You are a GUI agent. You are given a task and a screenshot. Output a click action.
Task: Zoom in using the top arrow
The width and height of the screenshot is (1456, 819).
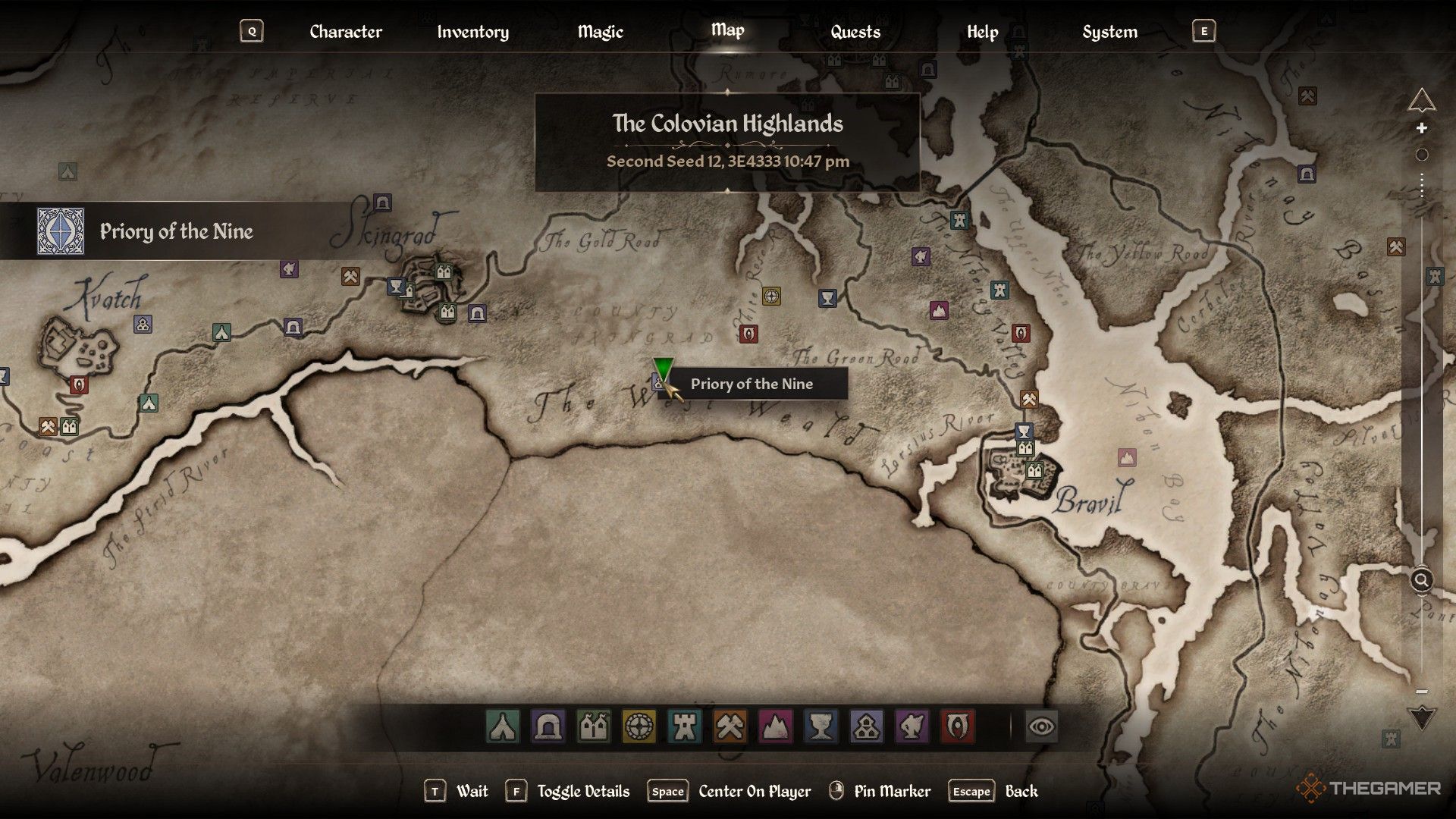[1422, 99]
